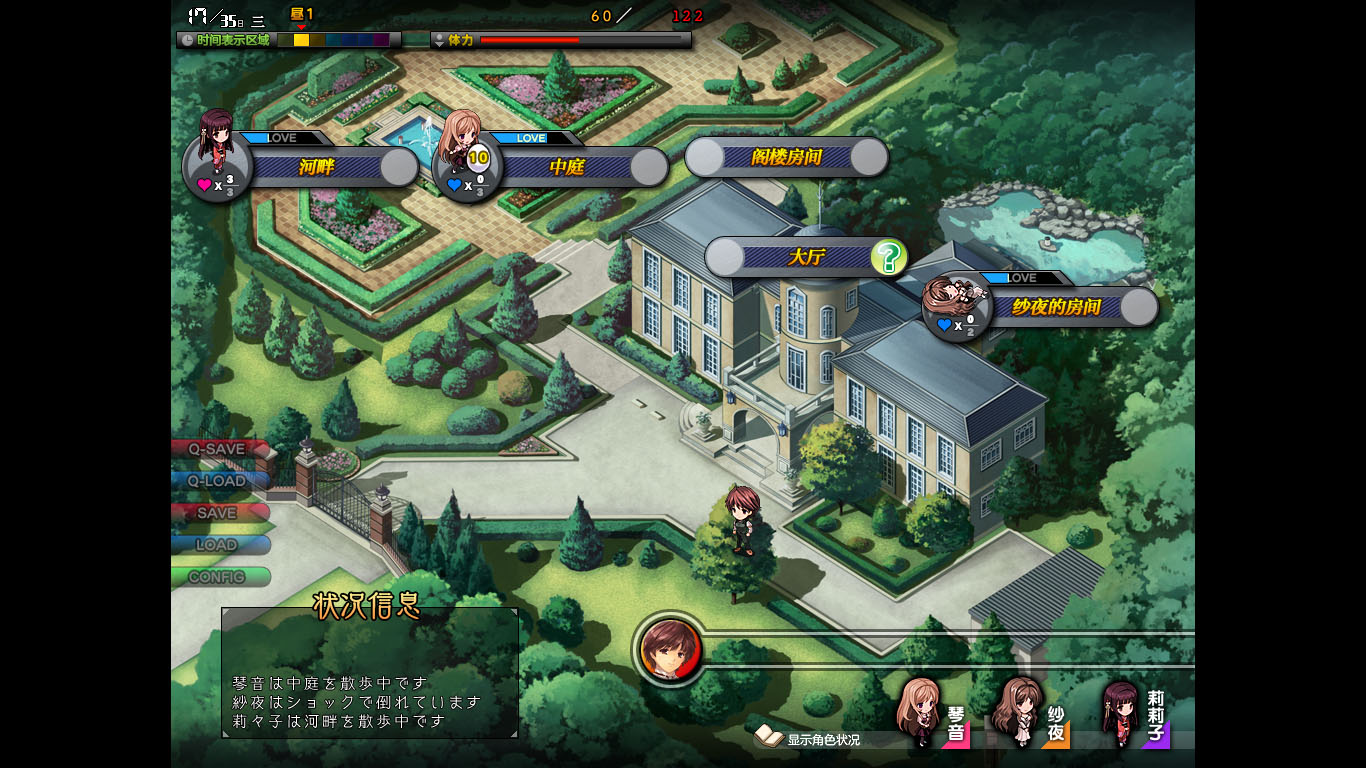Choose the 阁楼房间 location
This screenshot has height=768, width=1366.
(x=786, y=157)
